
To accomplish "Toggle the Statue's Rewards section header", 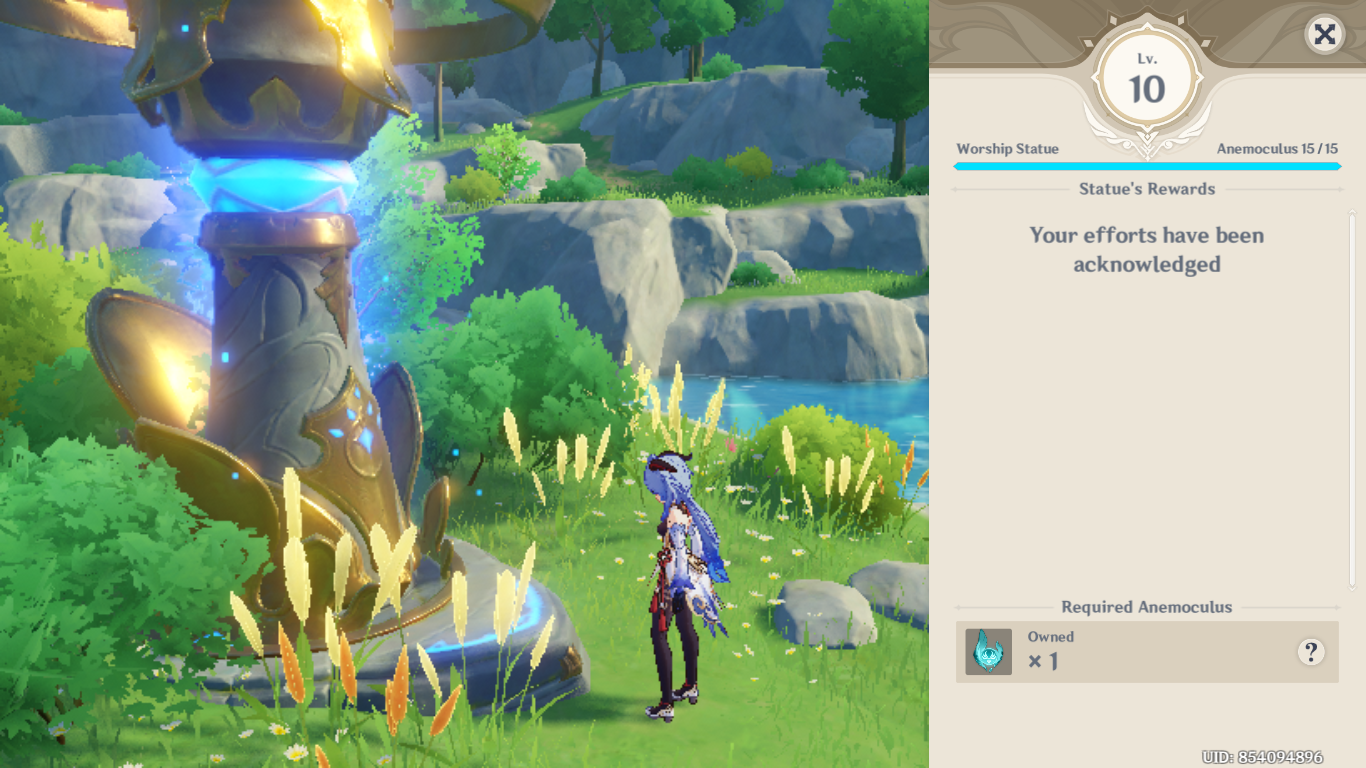I will click(1146, 189).
